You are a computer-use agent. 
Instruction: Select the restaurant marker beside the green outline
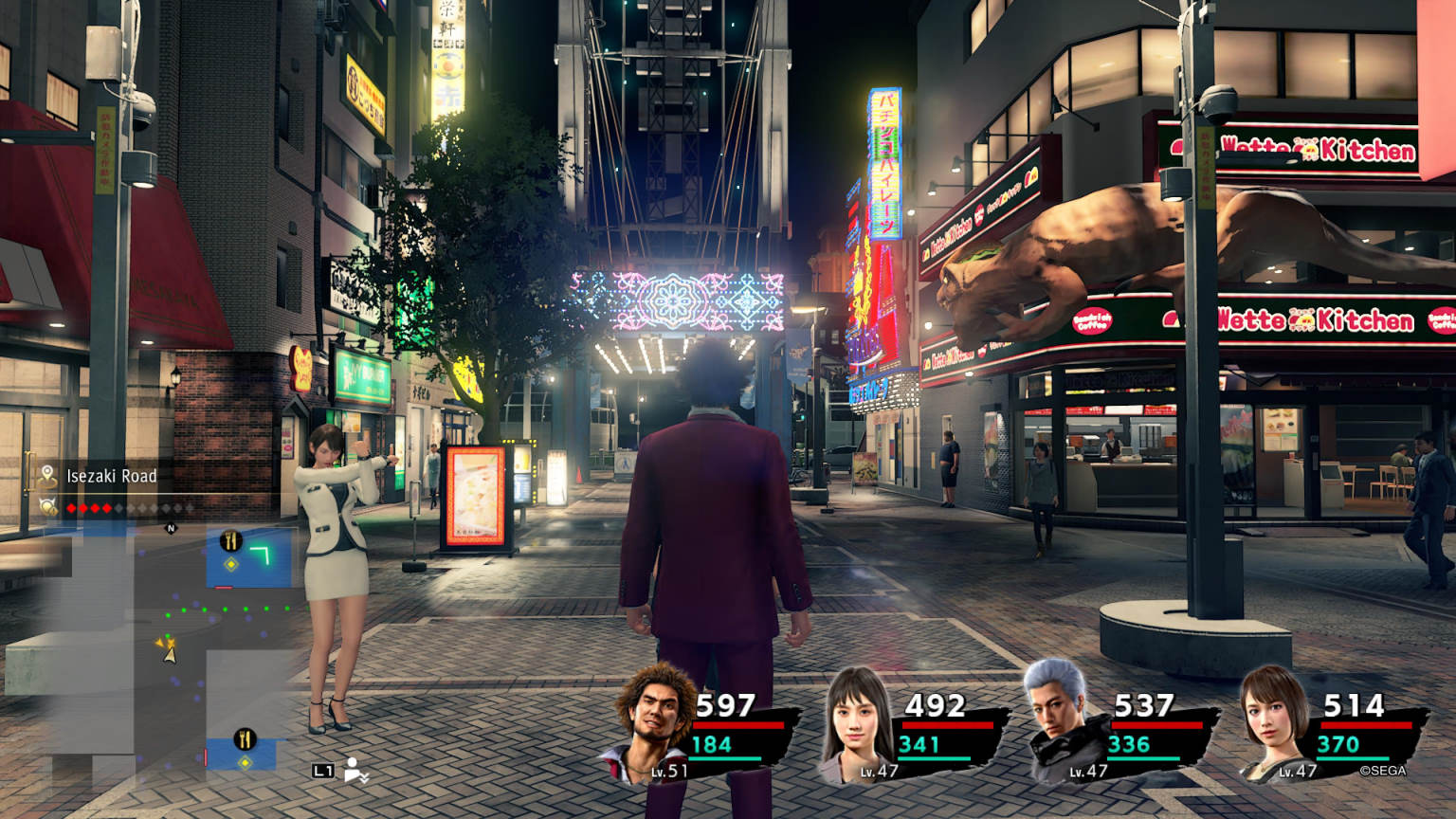pos(230,542)
